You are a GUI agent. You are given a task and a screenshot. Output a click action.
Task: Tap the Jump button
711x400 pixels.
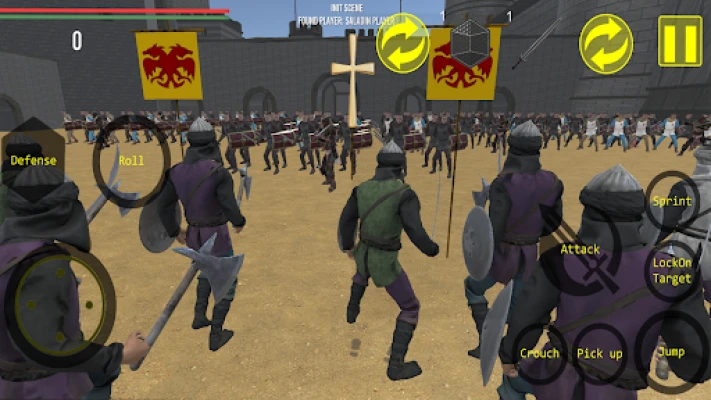click(x=671, y=352)
